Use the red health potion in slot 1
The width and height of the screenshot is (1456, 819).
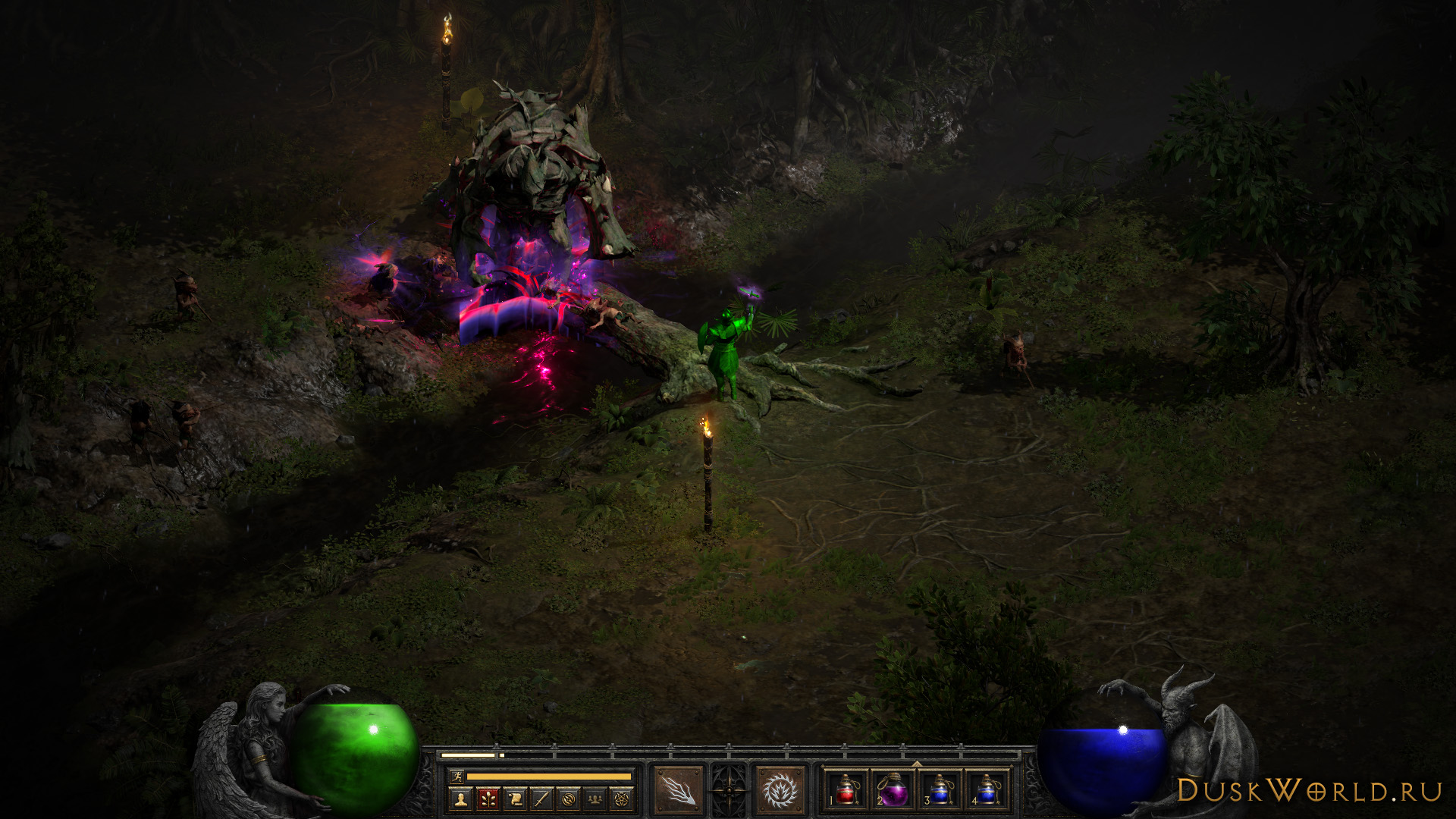pyautogui.click(x=846, y=790)
